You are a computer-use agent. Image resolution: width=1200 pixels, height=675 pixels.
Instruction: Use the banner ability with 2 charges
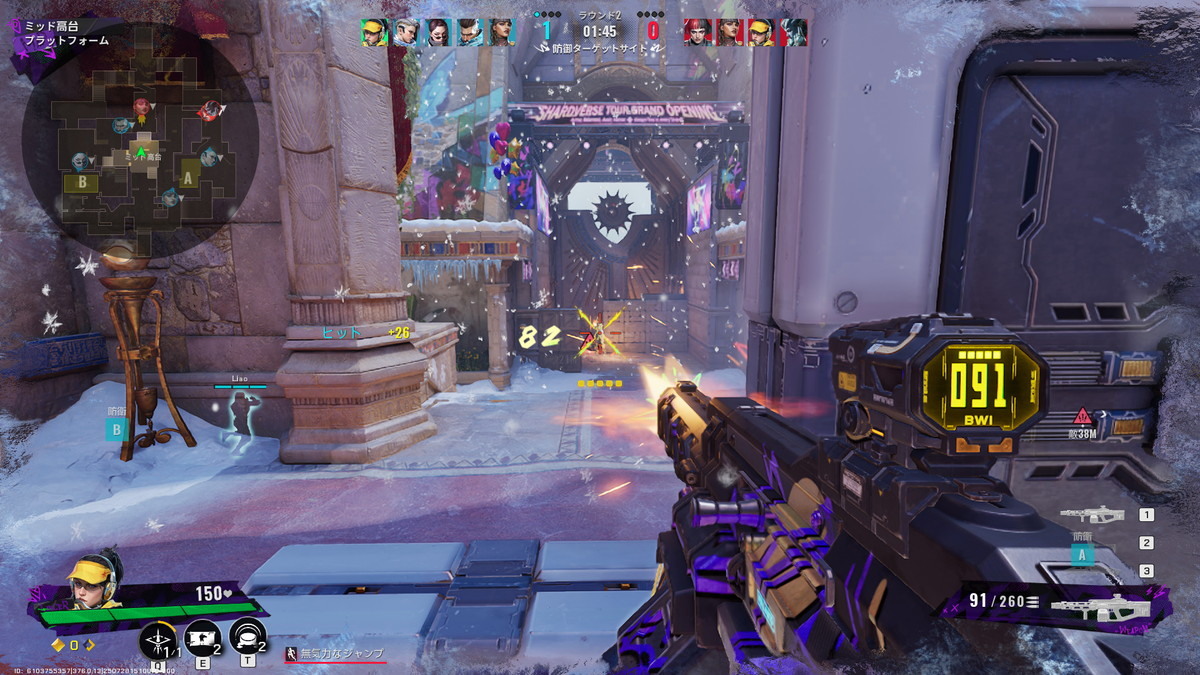click(203, 638)
